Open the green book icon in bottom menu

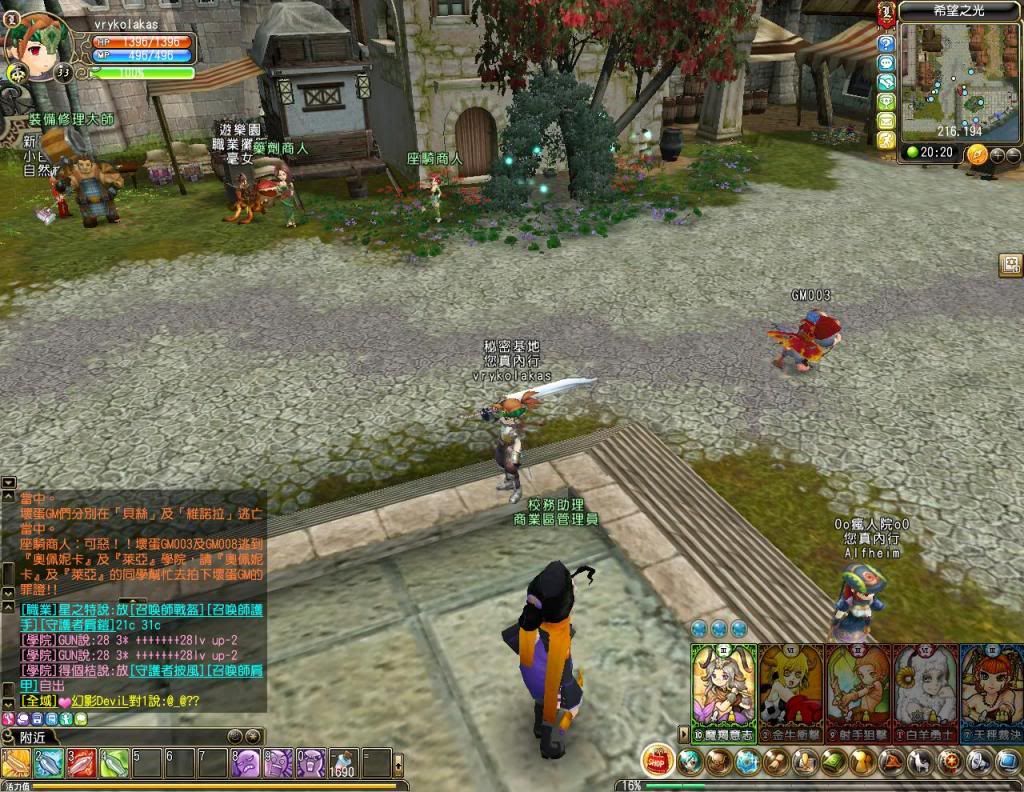(x=834, y=763)
